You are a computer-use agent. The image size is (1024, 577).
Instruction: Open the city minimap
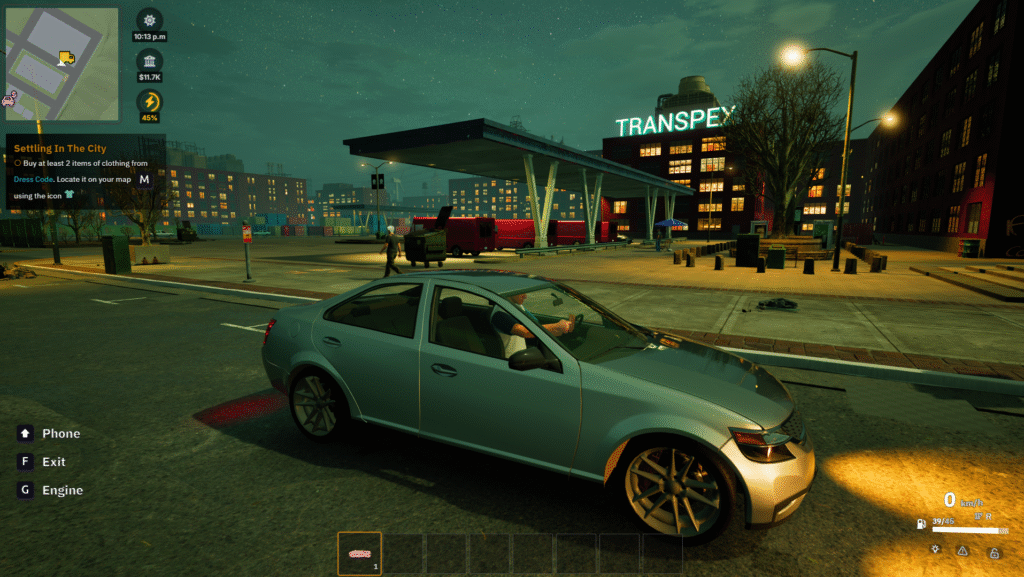[61, 64]
